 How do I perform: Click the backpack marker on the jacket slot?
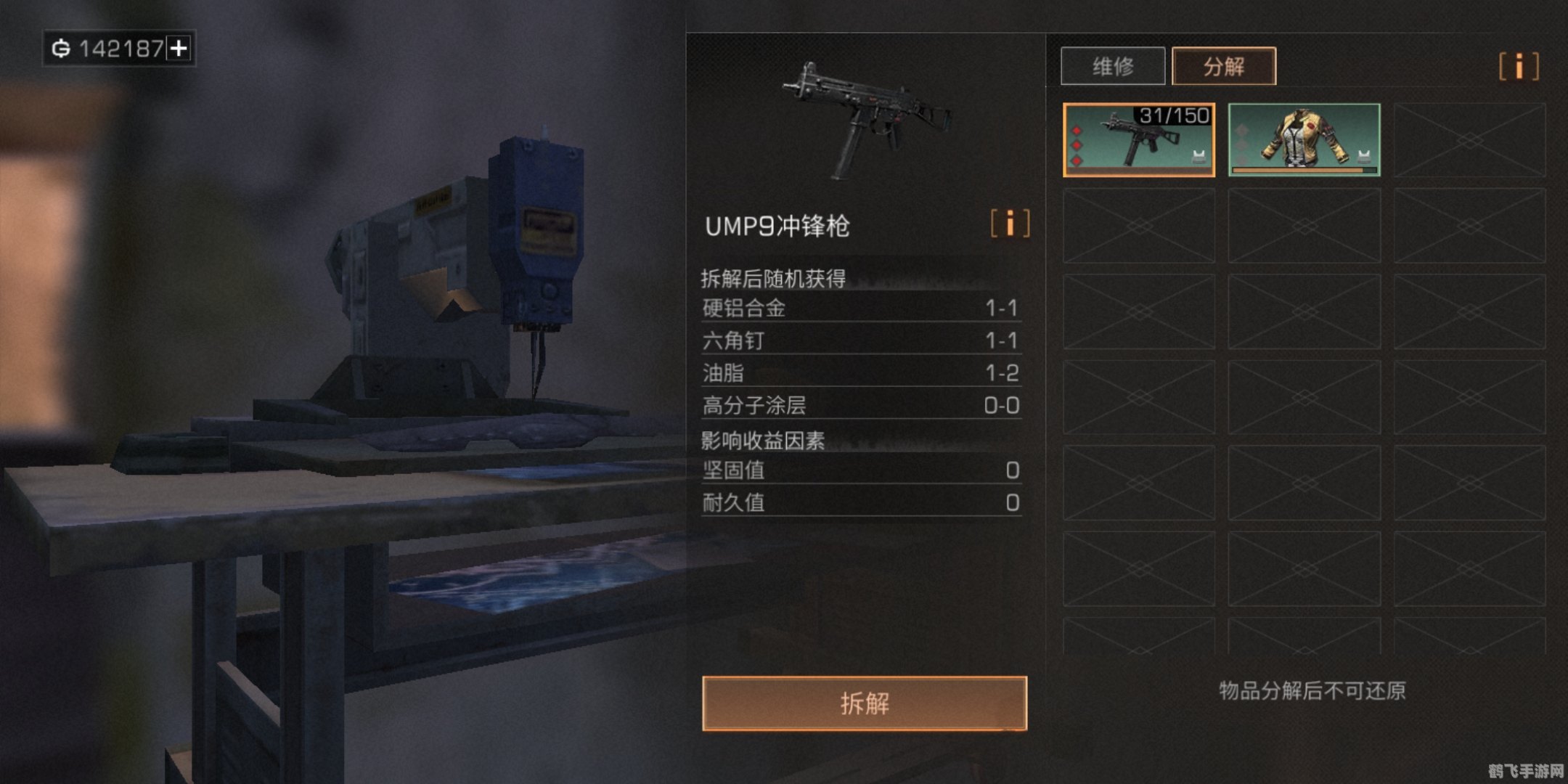pos(1363,155)
